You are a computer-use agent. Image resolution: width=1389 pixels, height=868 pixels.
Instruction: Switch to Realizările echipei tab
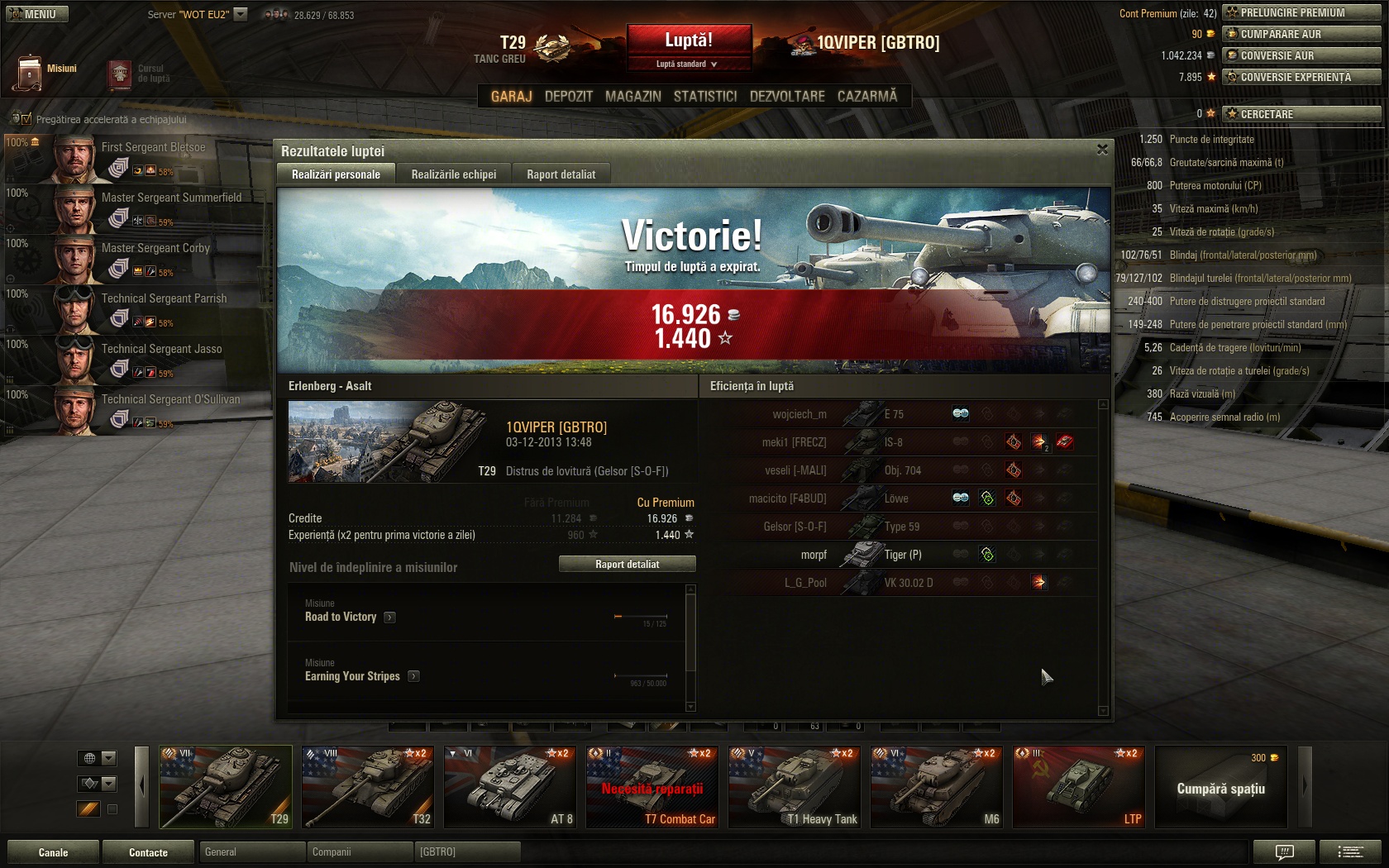pos(453,174)
